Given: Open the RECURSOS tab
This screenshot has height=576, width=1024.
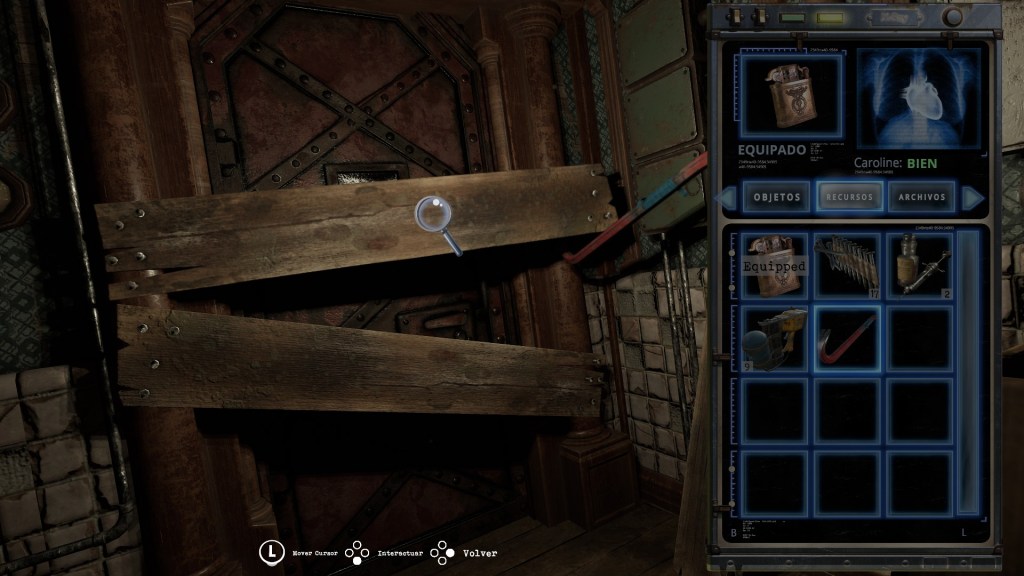Looking at the screenshot, I should click(848, 196).
